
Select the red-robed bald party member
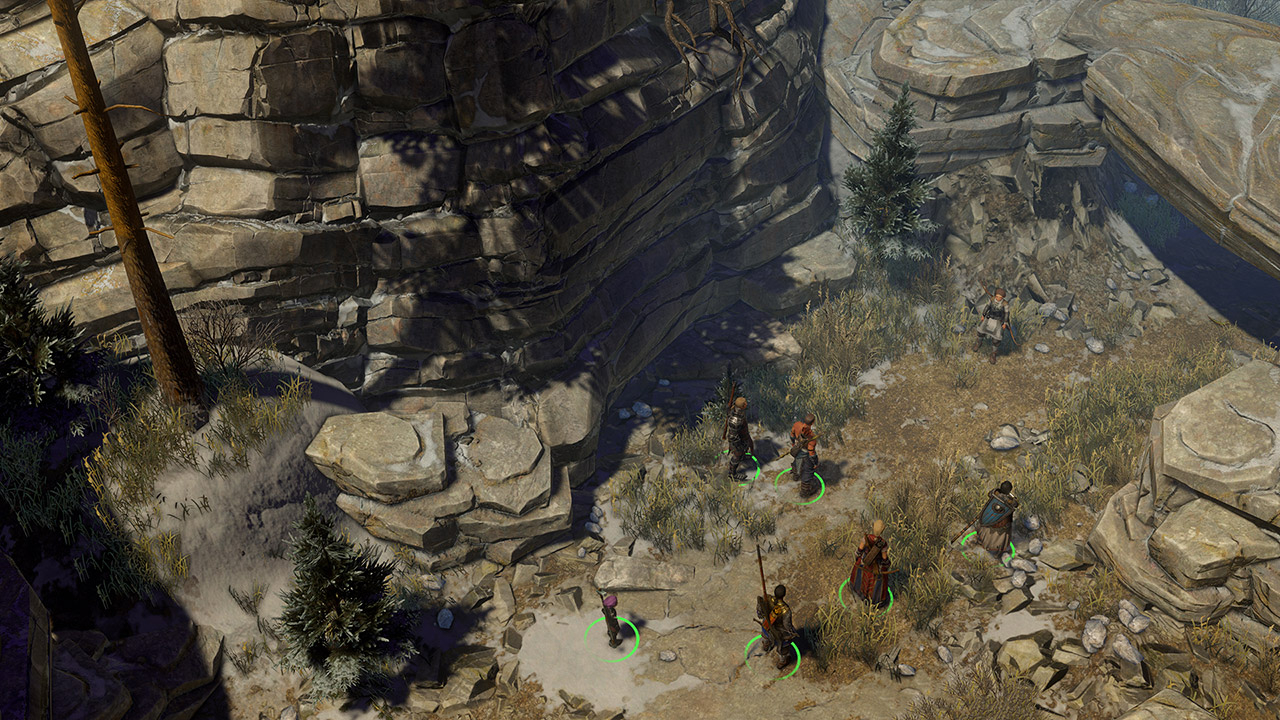coord(869,564)
